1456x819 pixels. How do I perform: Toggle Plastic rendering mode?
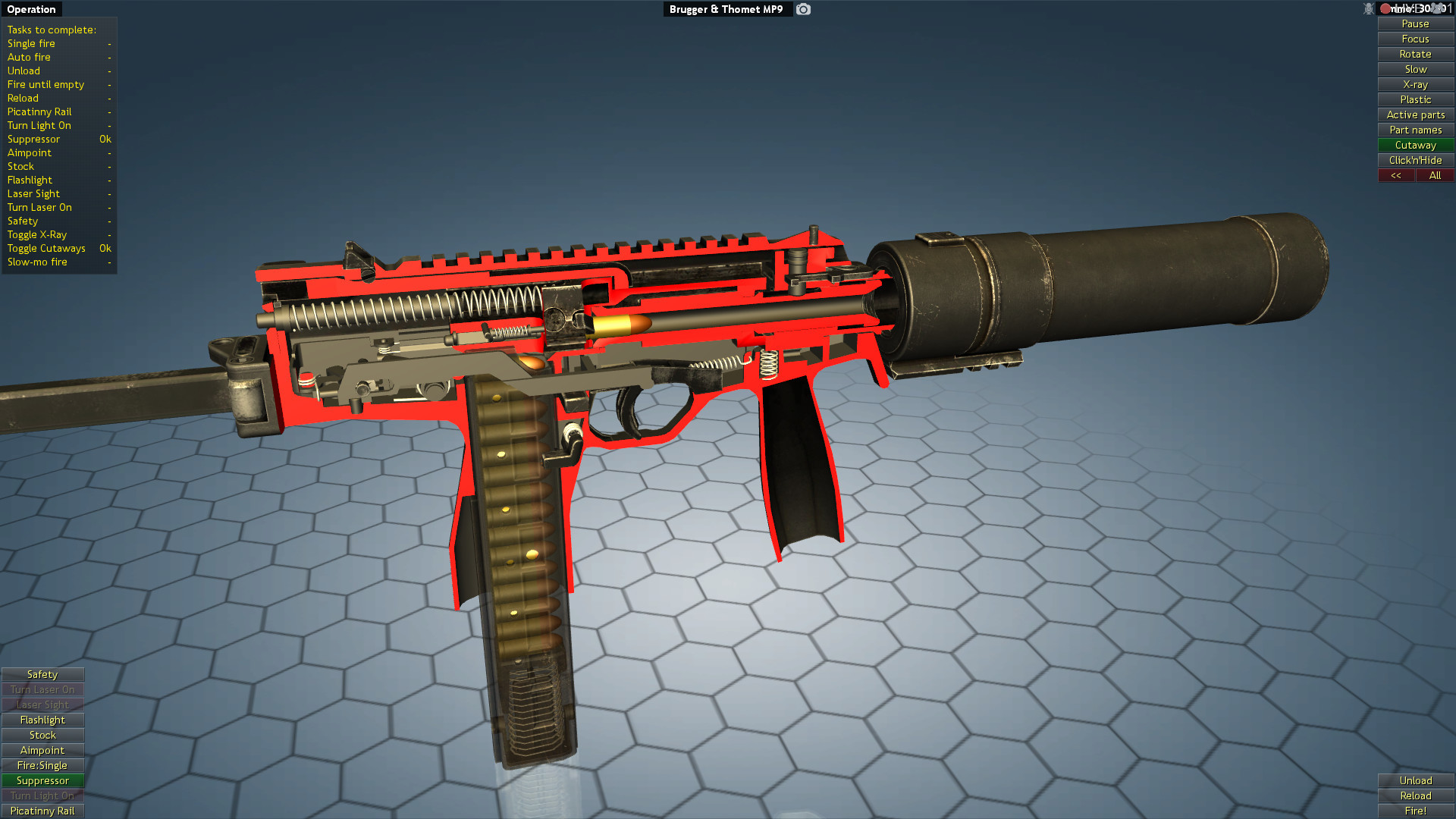tap(1415, 99)
